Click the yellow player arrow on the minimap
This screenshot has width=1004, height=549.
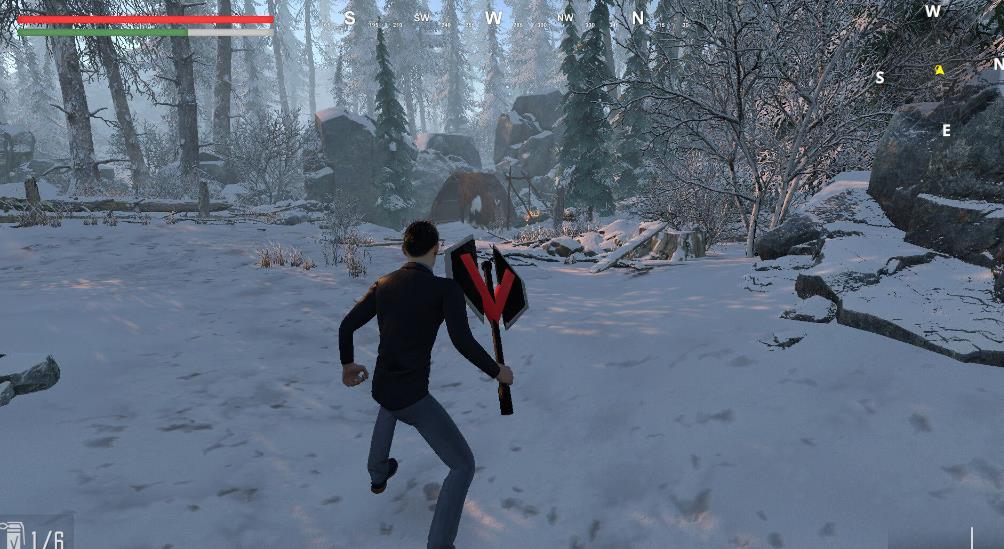939,70
